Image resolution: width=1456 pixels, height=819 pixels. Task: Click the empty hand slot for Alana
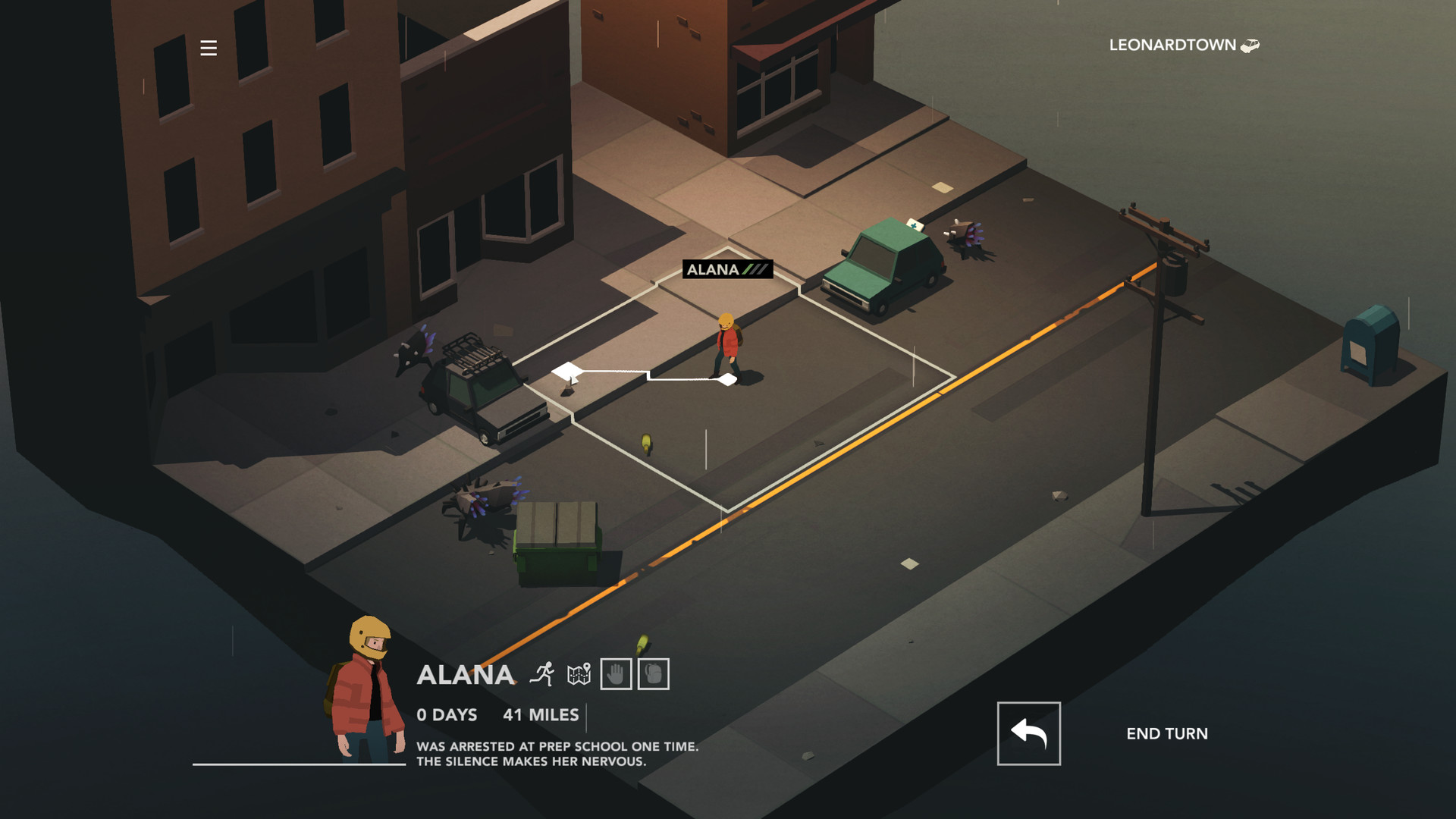point(616,675)
